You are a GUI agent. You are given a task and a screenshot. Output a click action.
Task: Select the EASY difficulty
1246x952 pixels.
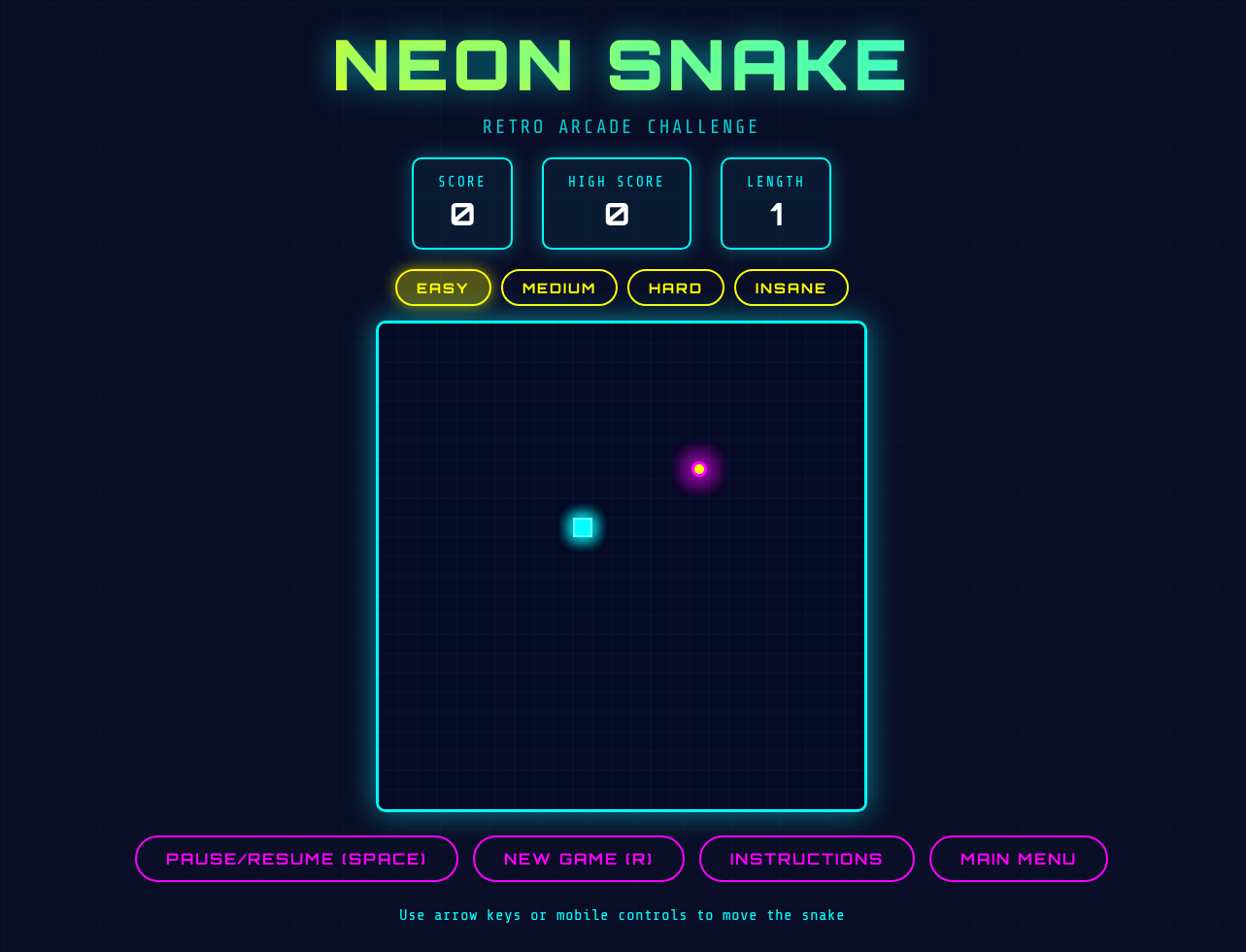pos(443,288)
